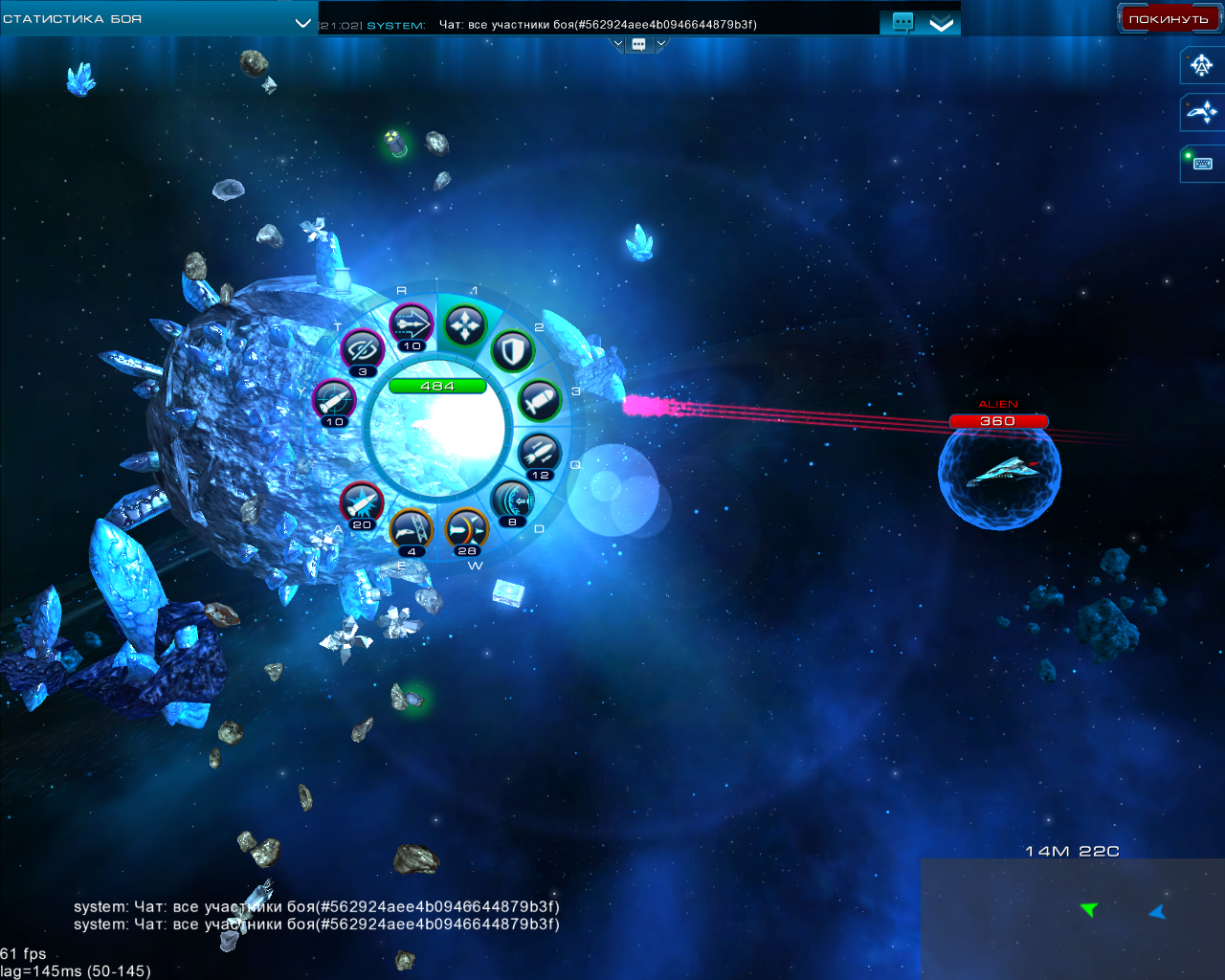Select the targeted missile with crosshair icon
Viewport: 1225px width, 980px height.
[x=334, y=399]
